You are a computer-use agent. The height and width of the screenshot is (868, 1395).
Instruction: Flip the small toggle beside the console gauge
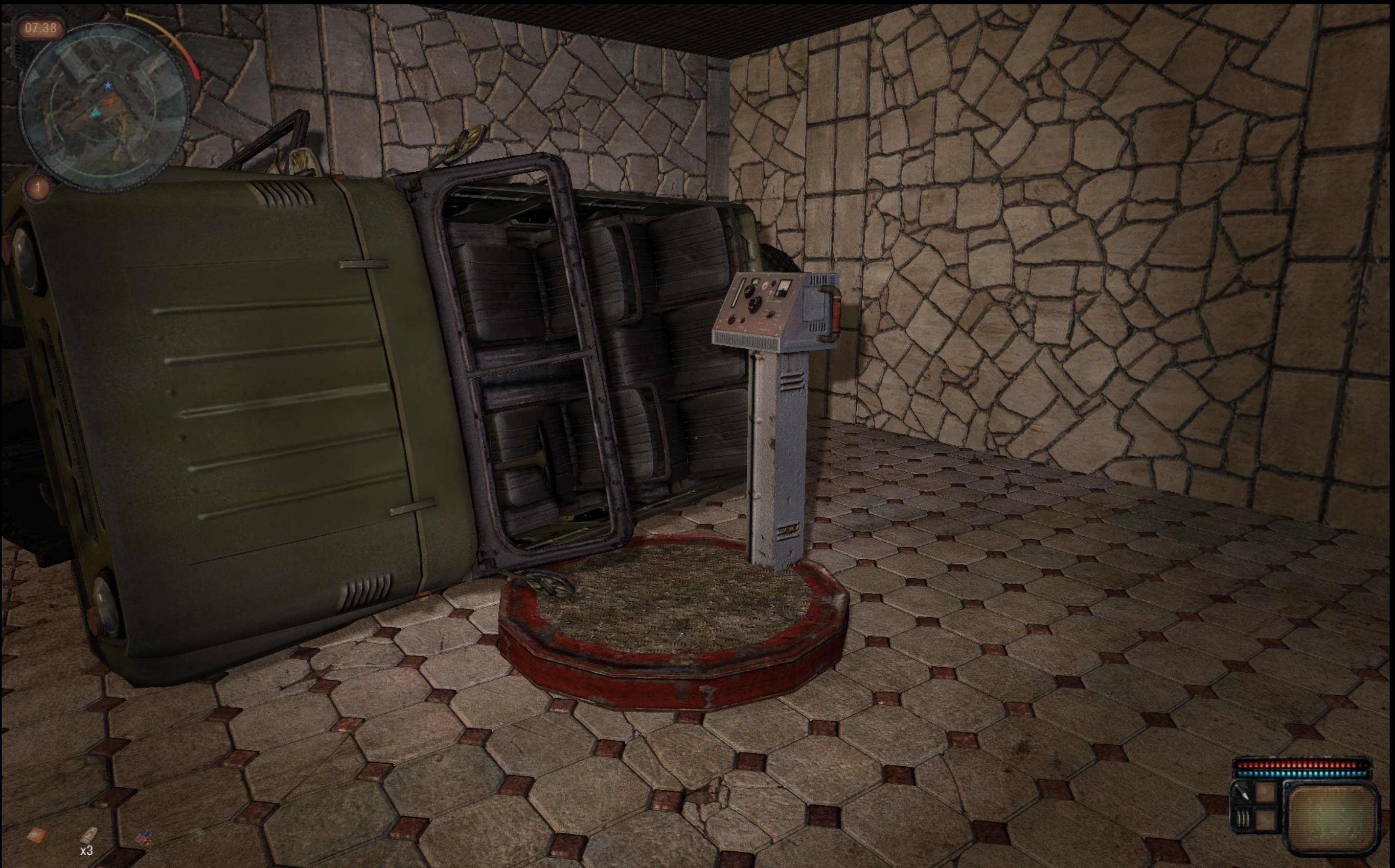click(775, 283)
